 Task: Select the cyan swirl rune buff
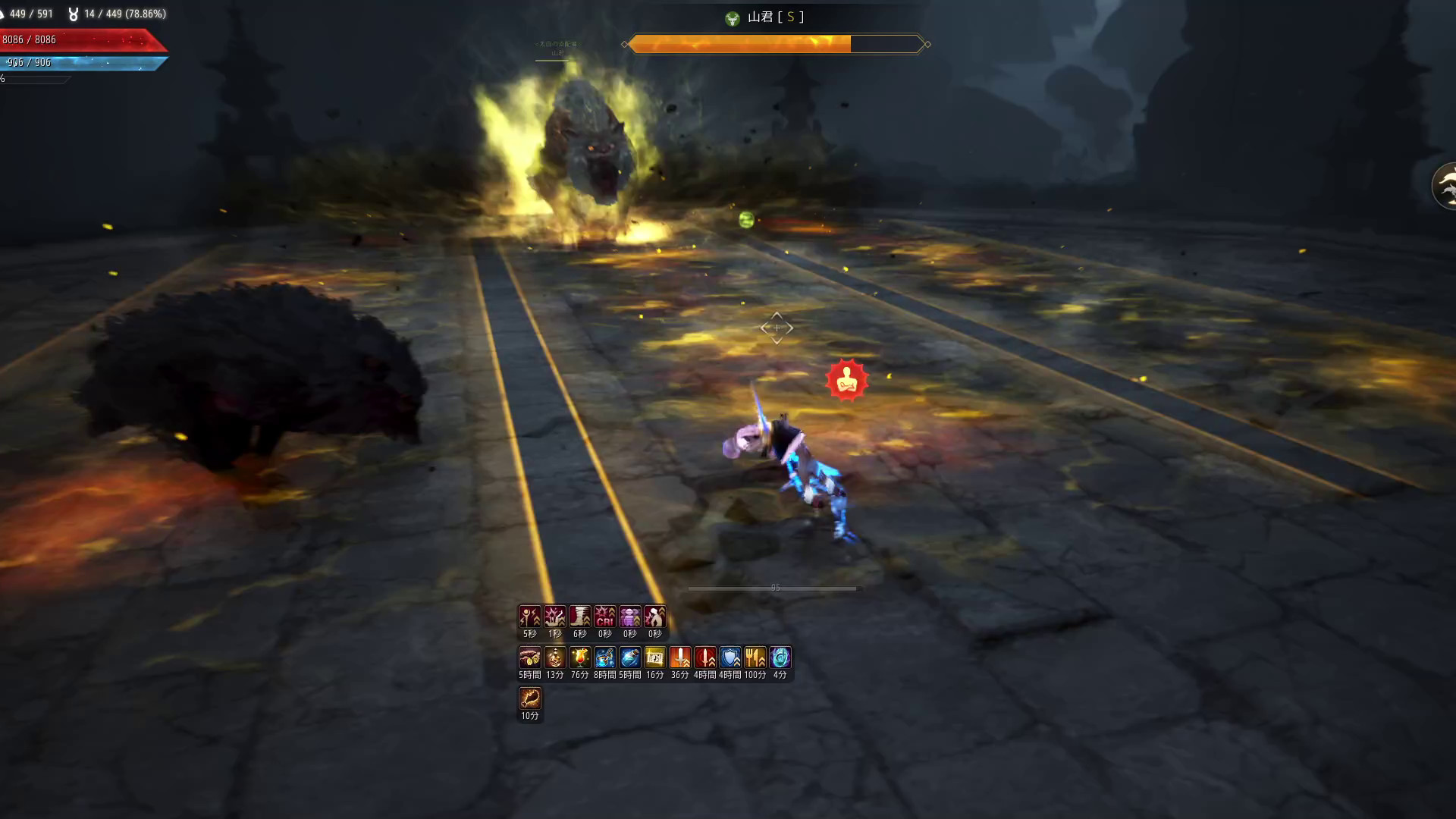[x=780, y=657]
